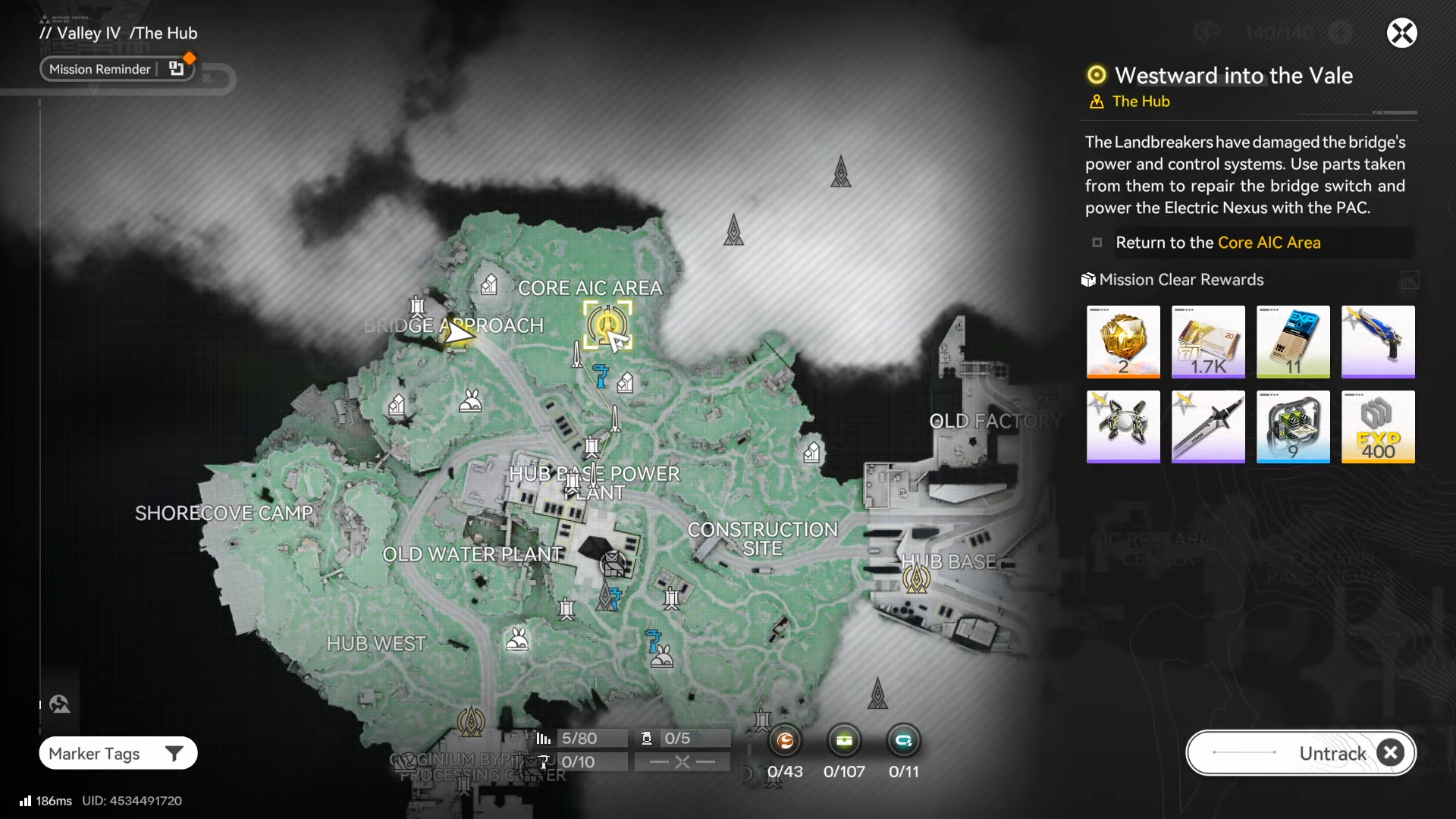1456x819 pixels.
Task: Close the map screen
Action: (x=1401, y=33)
